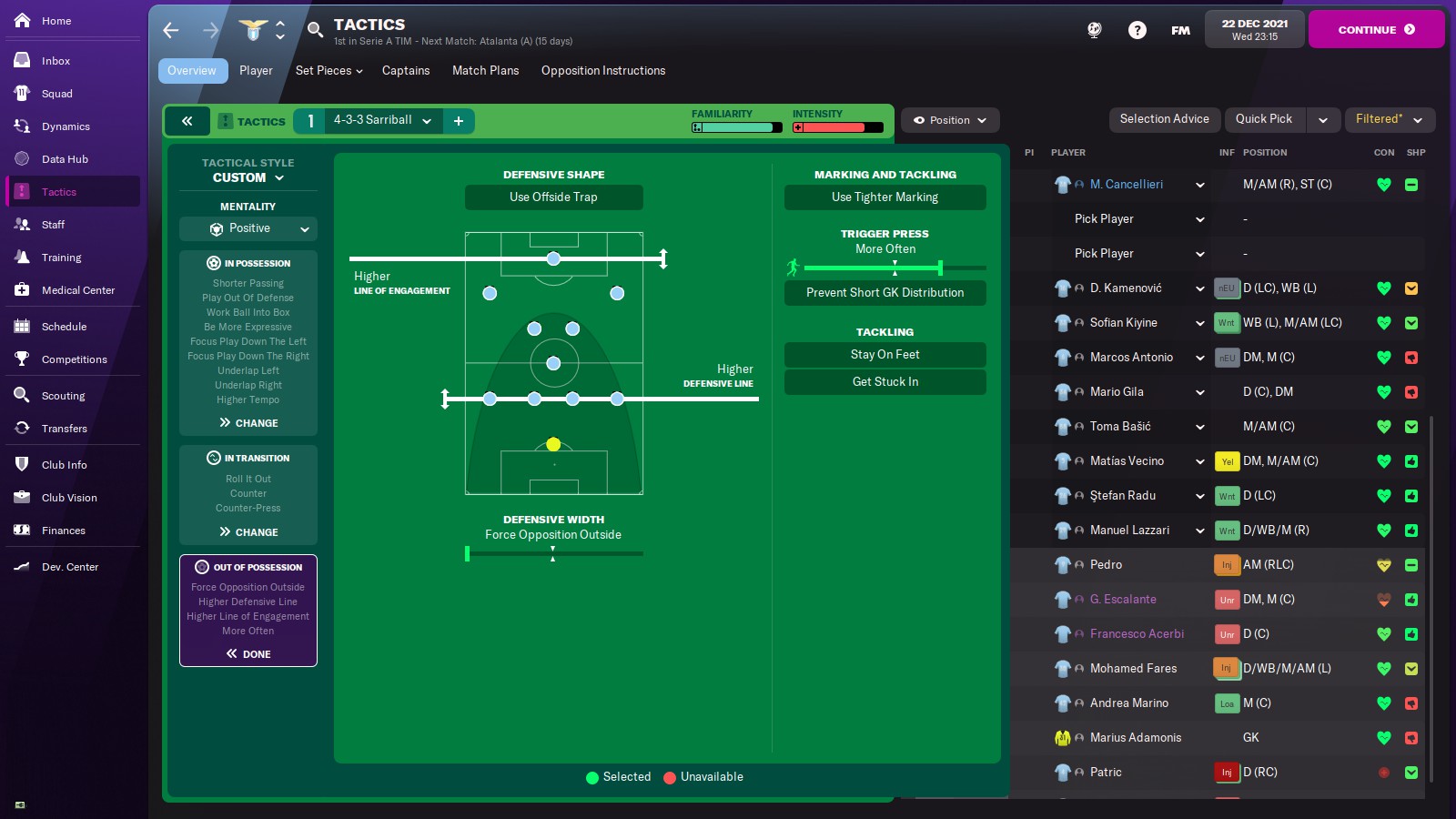The height and width of the screenshot is (819, 1456).
Task: Open the Positive mentality dropdown
Action: click(x=248, y=228)
